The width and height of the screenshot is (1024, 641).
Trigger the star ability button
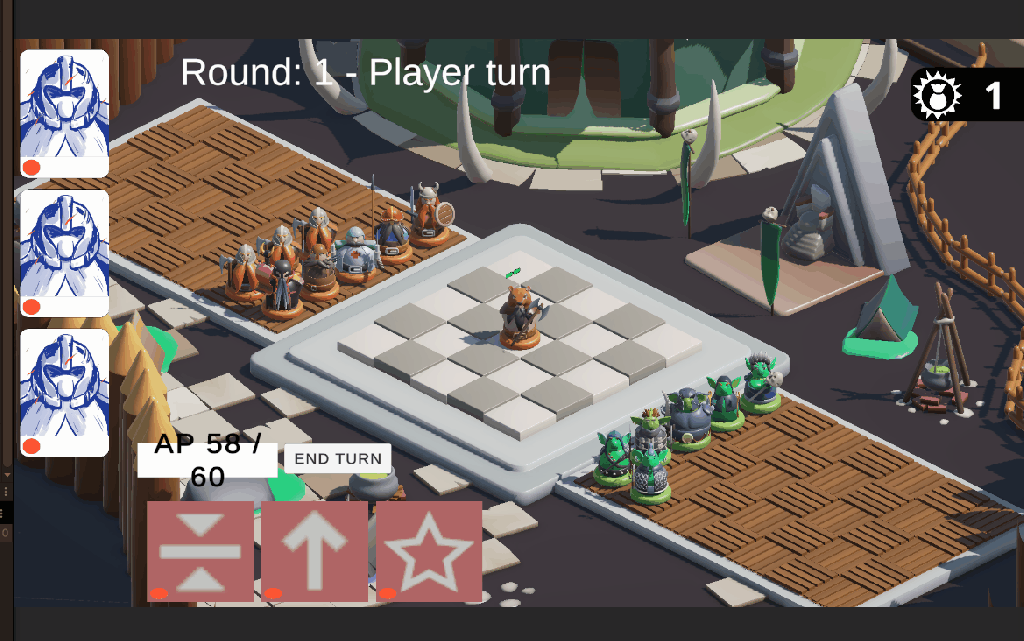tap(429, 551)
